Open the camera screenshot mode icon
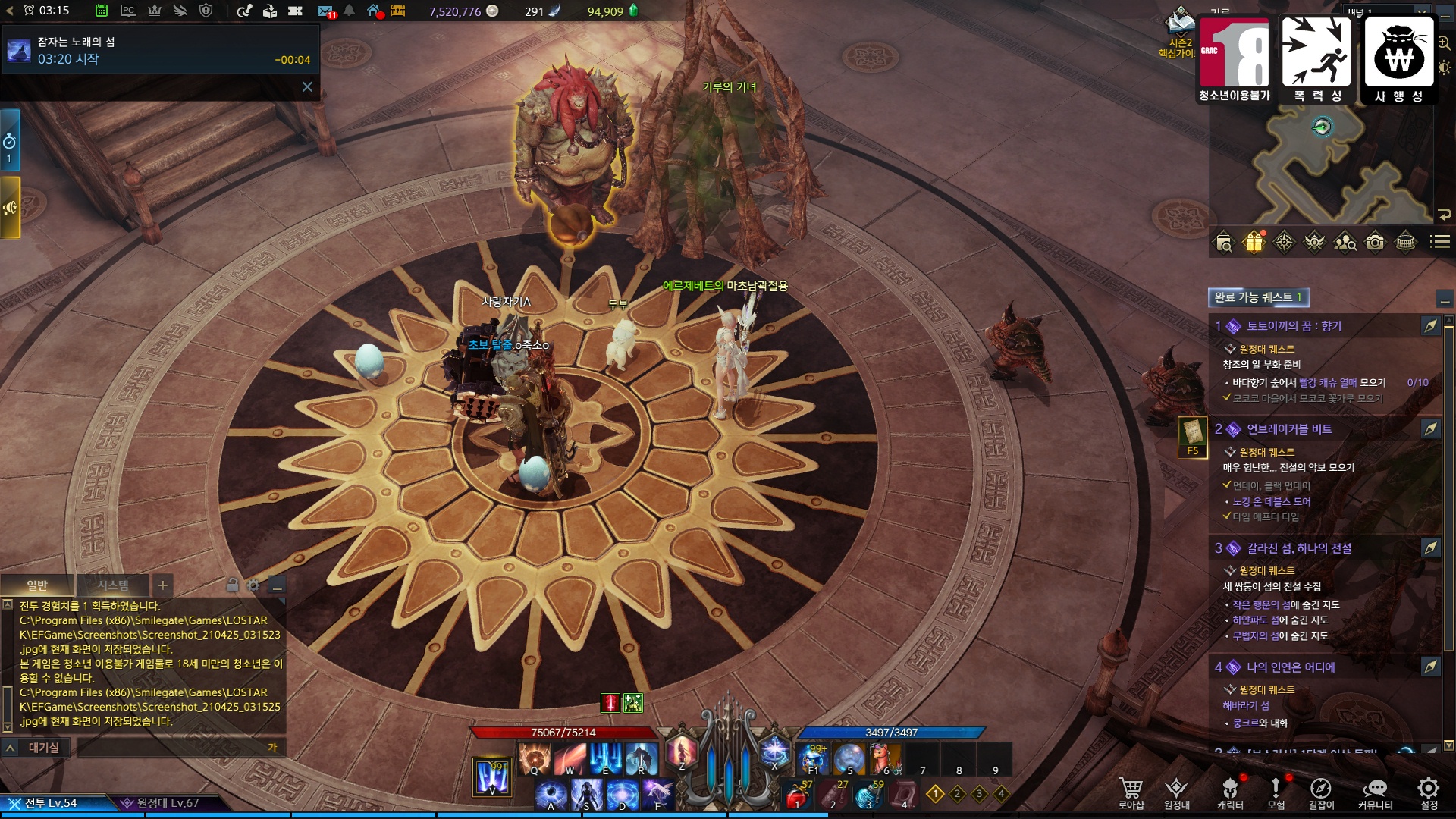1456x819 pixels. coord(1375,242)
